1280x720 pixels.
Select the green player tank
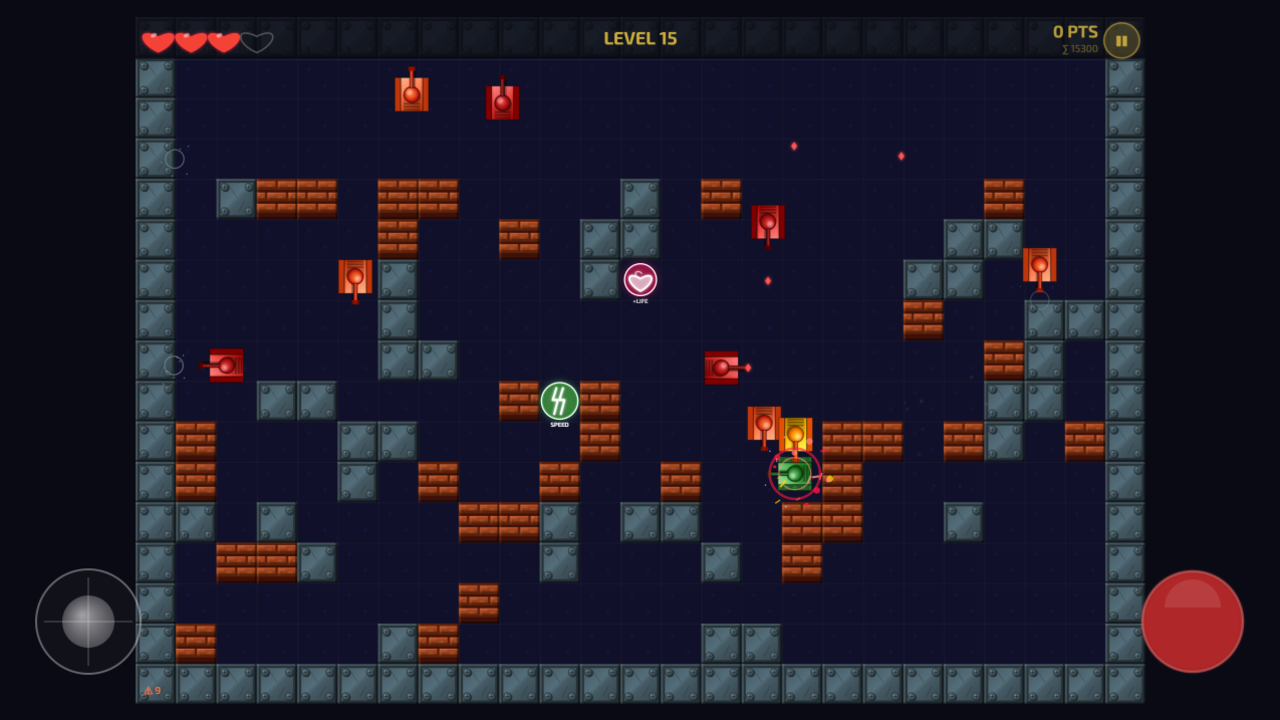pos(794,472)
